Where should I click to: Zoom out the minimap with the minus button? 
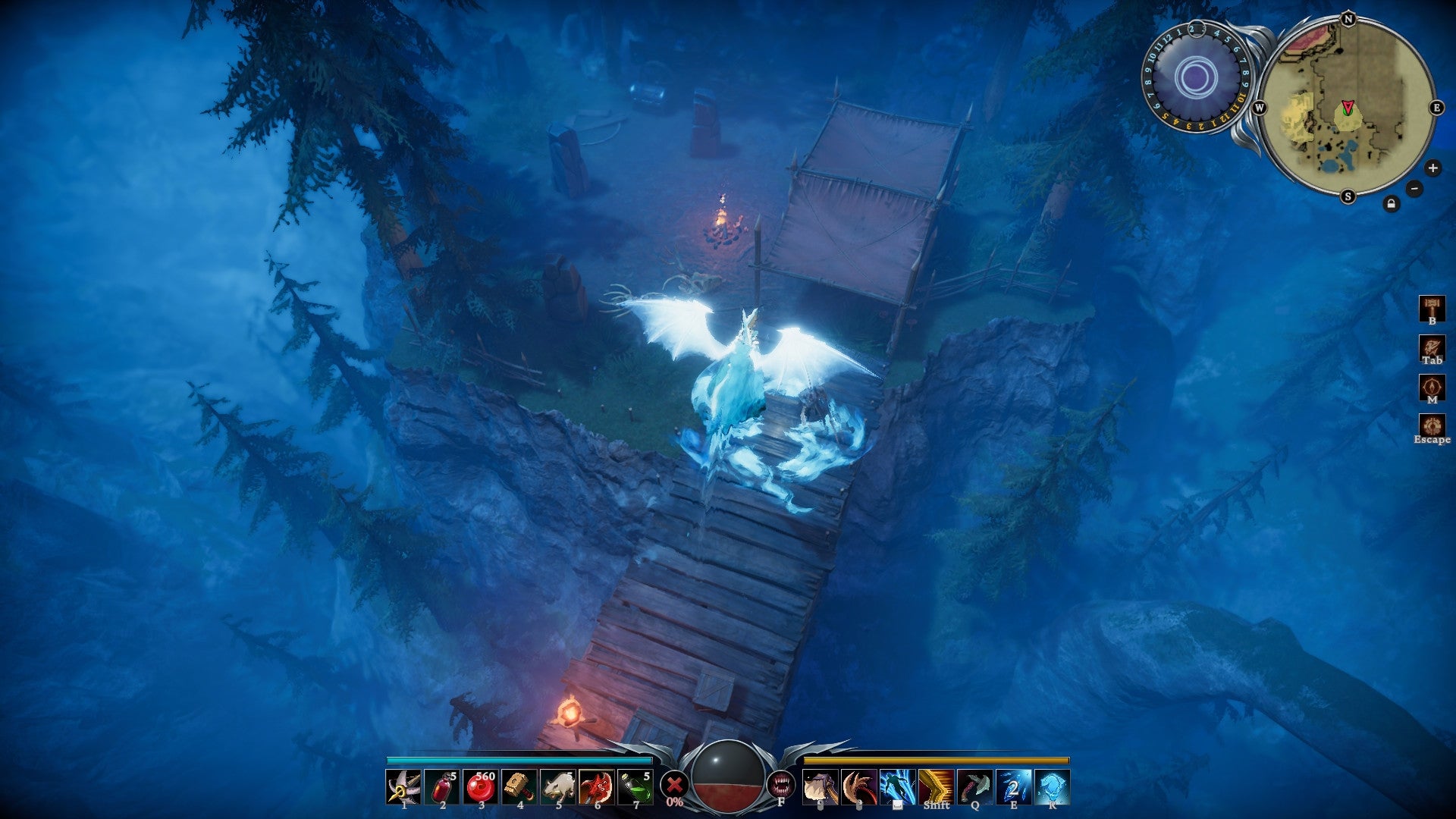point(1414,188)
